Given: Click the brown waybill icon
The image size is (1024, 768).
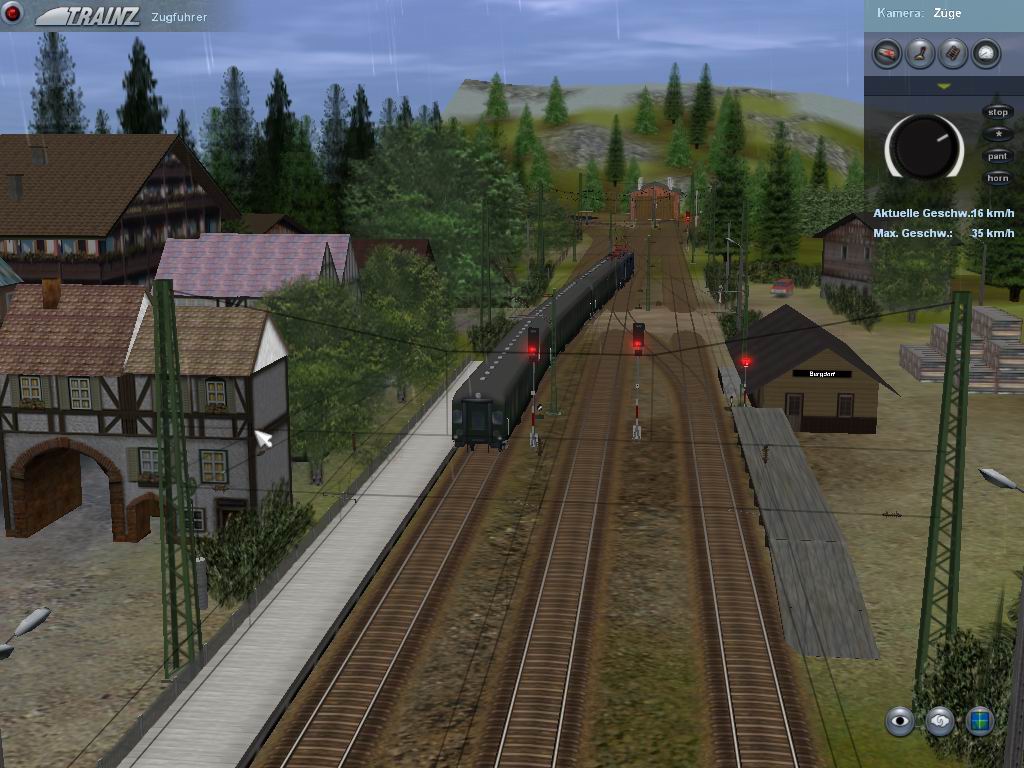Looking at the screenshot, I should click(953, 53).
